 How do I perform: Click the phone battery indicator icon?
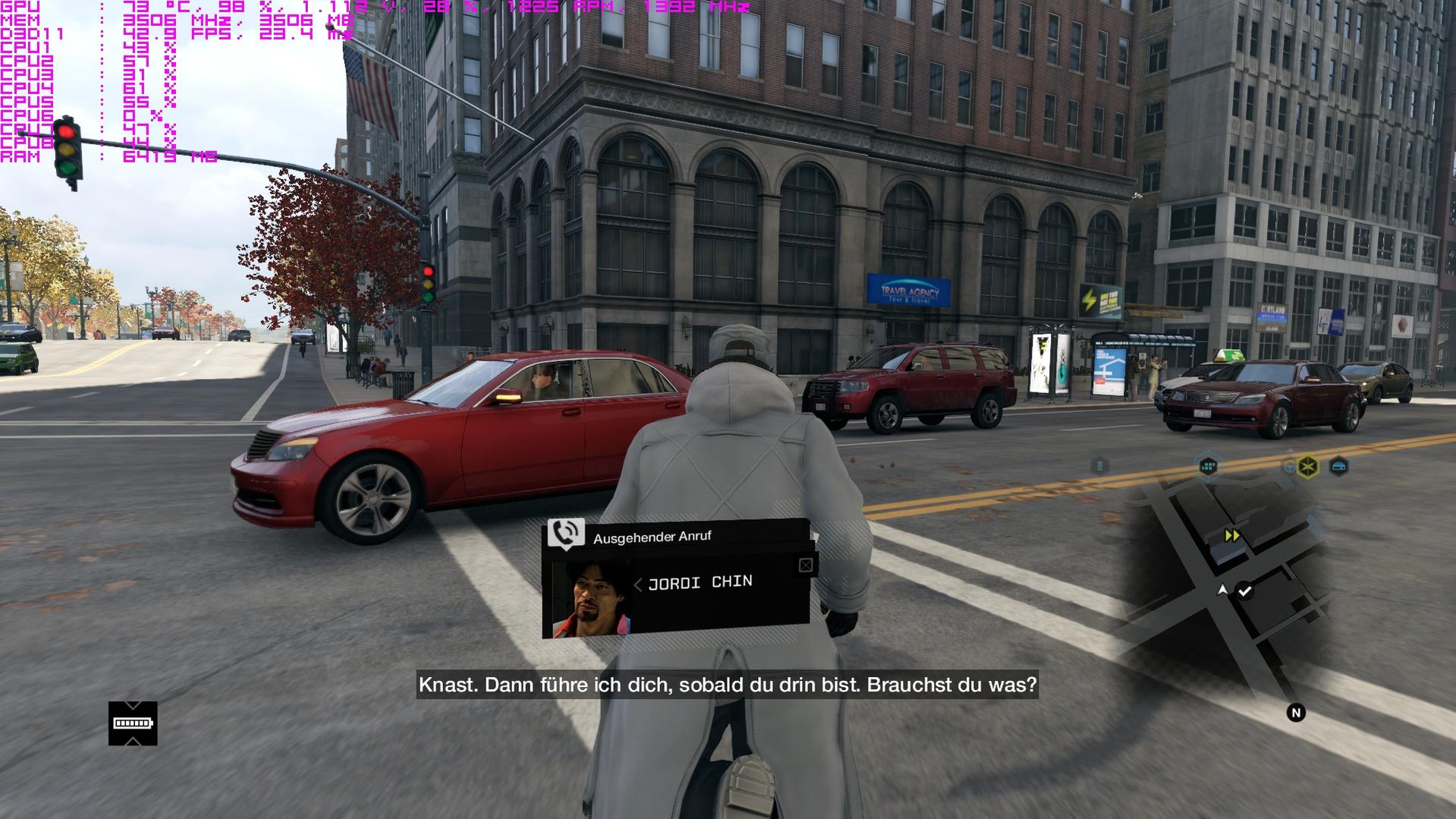133,723
